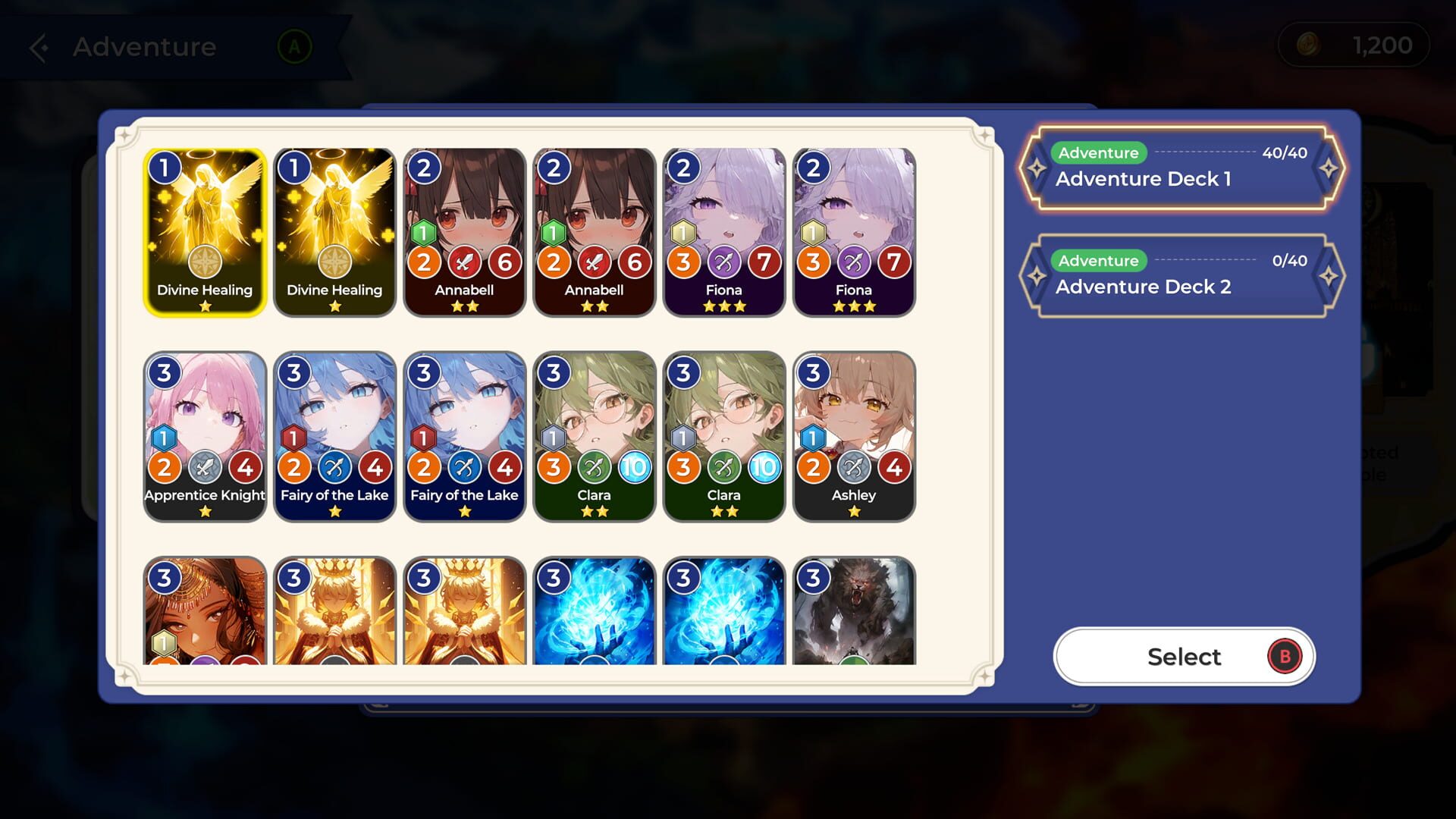Click the Adventure header at the top left

pyautogui.click(x=143, y=47)
